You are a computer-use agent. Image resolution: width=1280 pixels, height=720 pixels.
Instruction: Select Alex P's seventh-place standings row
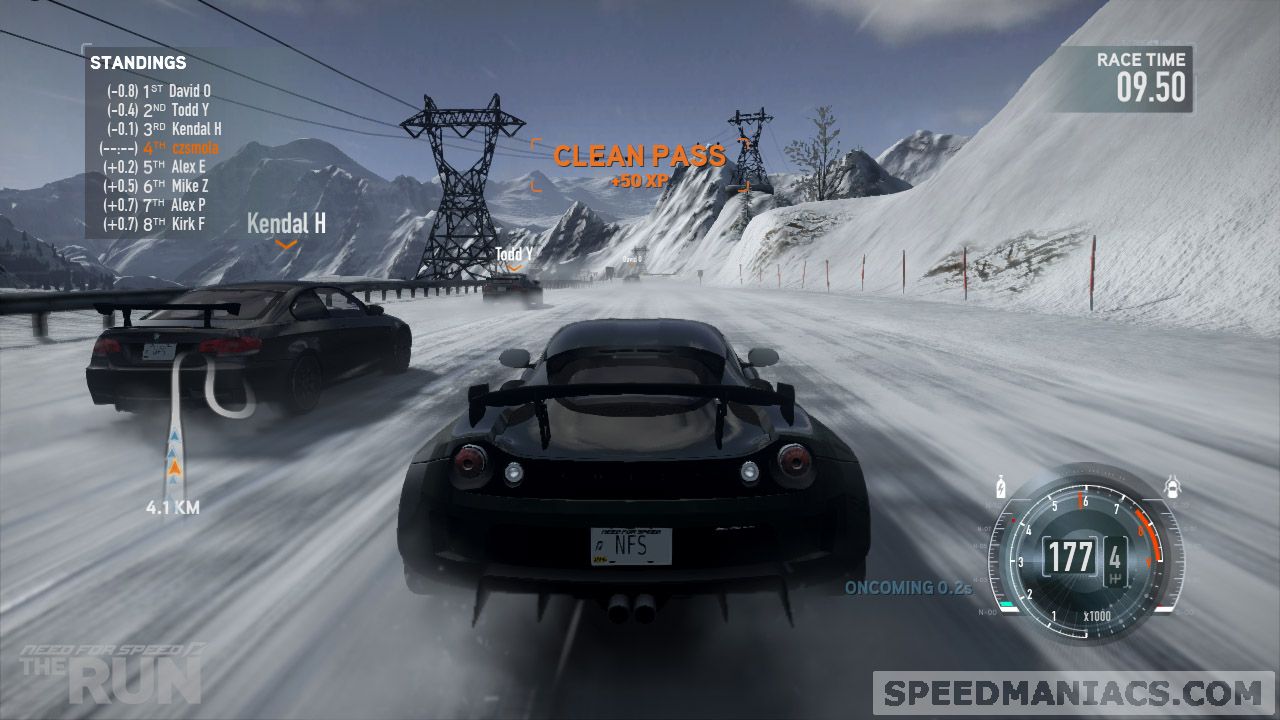click(155, 205)
